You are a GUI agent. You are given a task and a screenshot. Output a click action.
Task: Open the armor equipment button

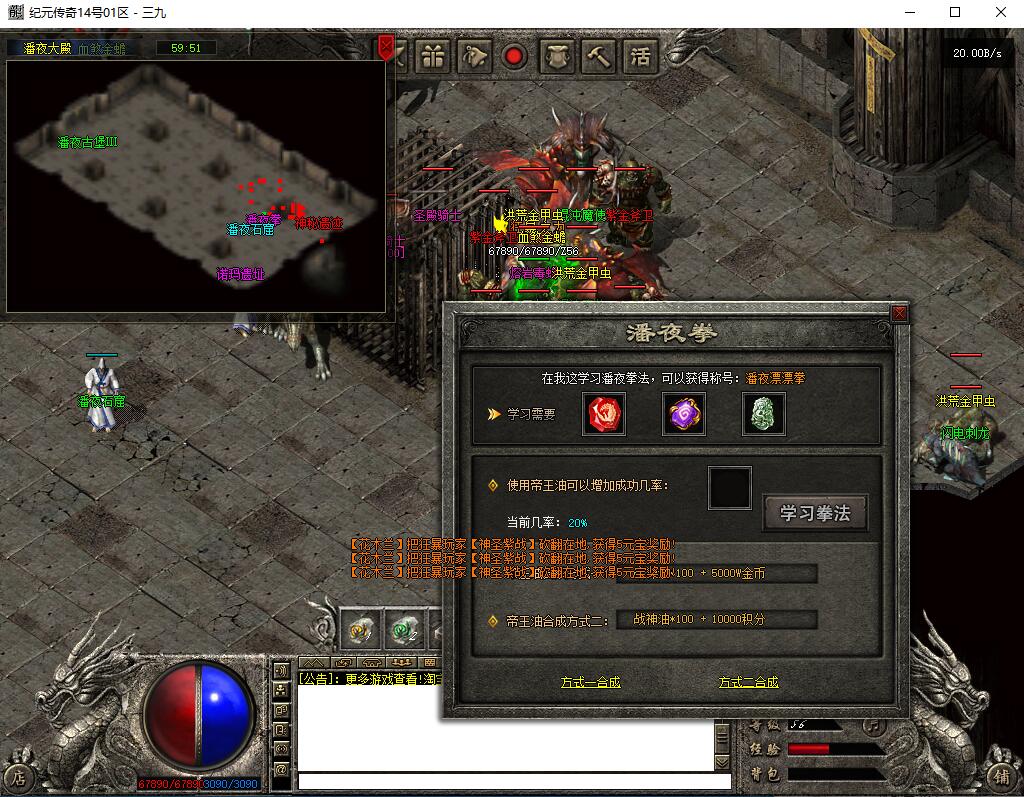click(558, 56)
